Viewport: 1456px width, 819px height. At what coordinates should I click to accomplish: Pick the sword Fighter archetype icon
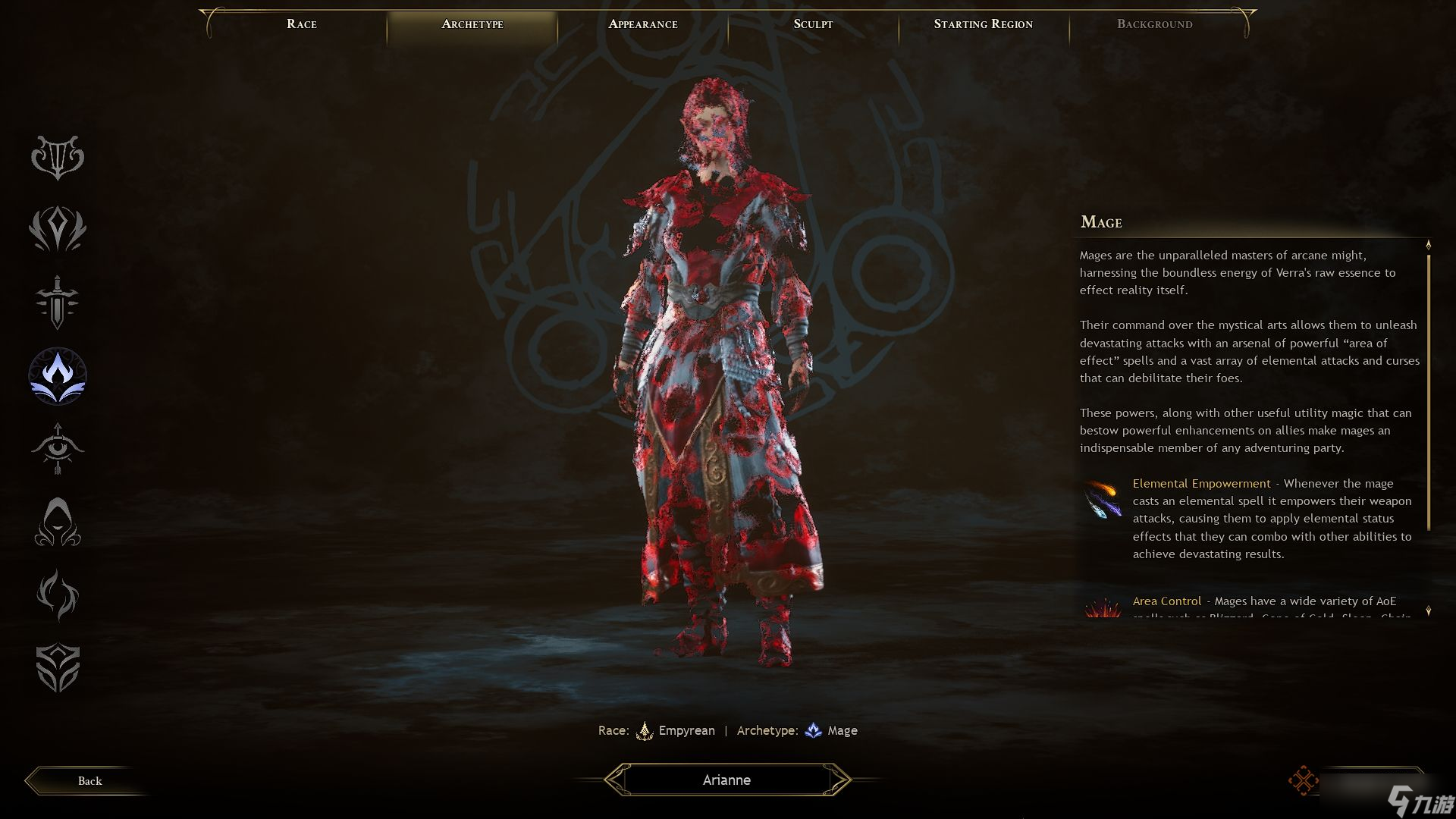pyautogui.click(x=58, y=302)
